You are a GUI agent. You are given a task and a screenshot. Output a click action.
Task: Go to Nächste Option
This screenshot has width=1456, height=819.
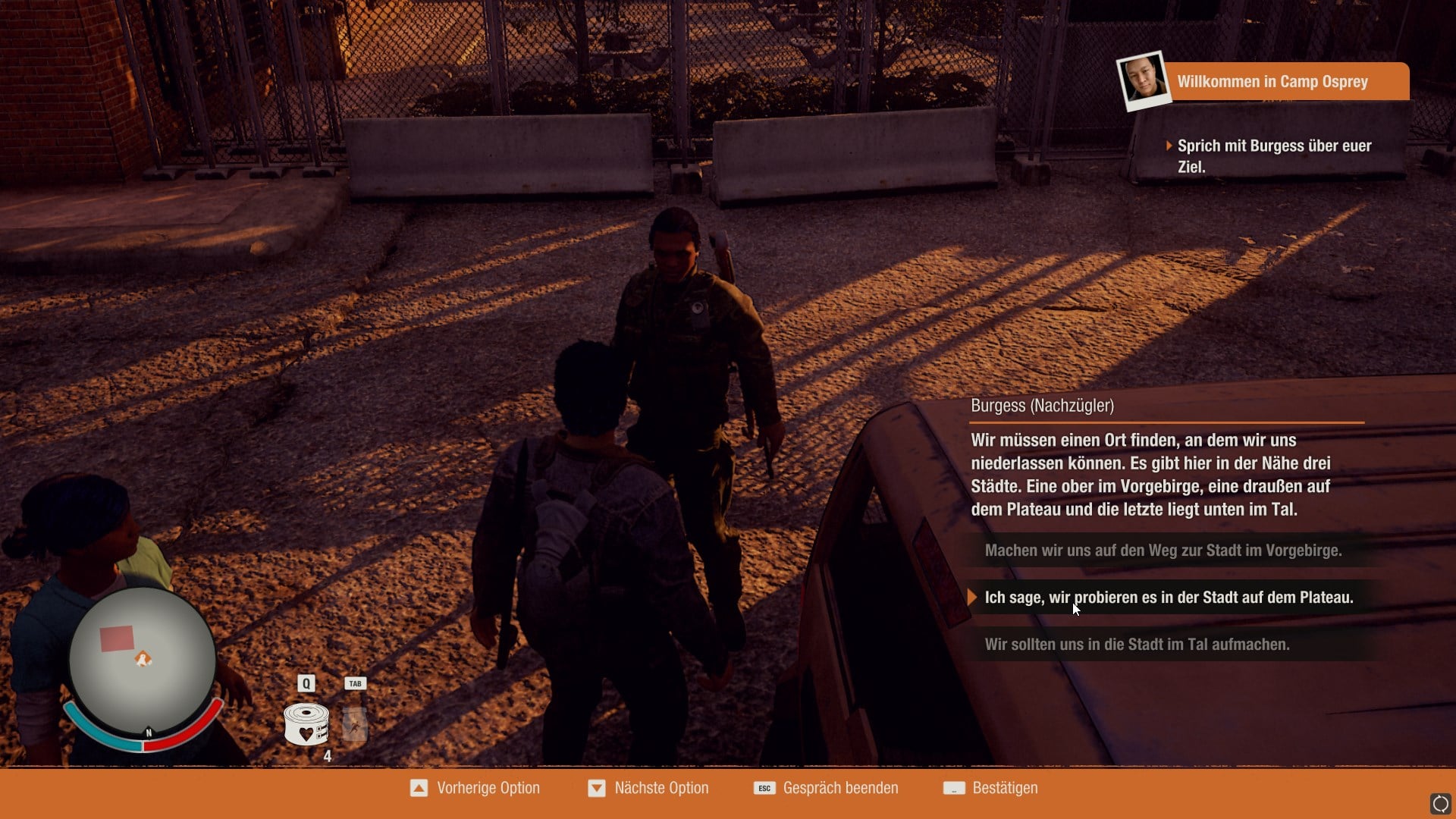648,789
